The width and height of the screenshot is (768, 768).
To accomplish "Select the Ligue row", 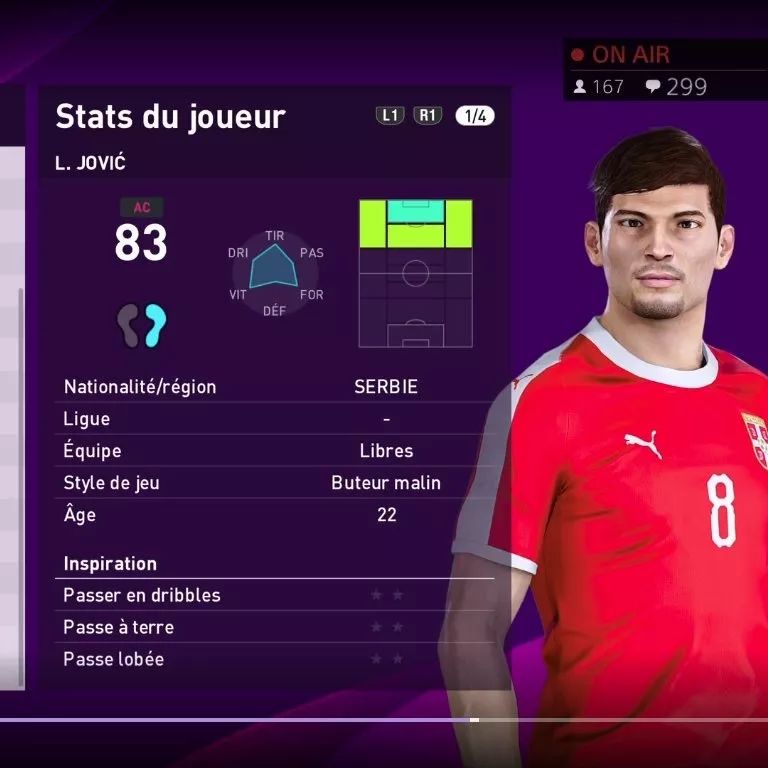I will pyautogui.click(x=275, y=419).
